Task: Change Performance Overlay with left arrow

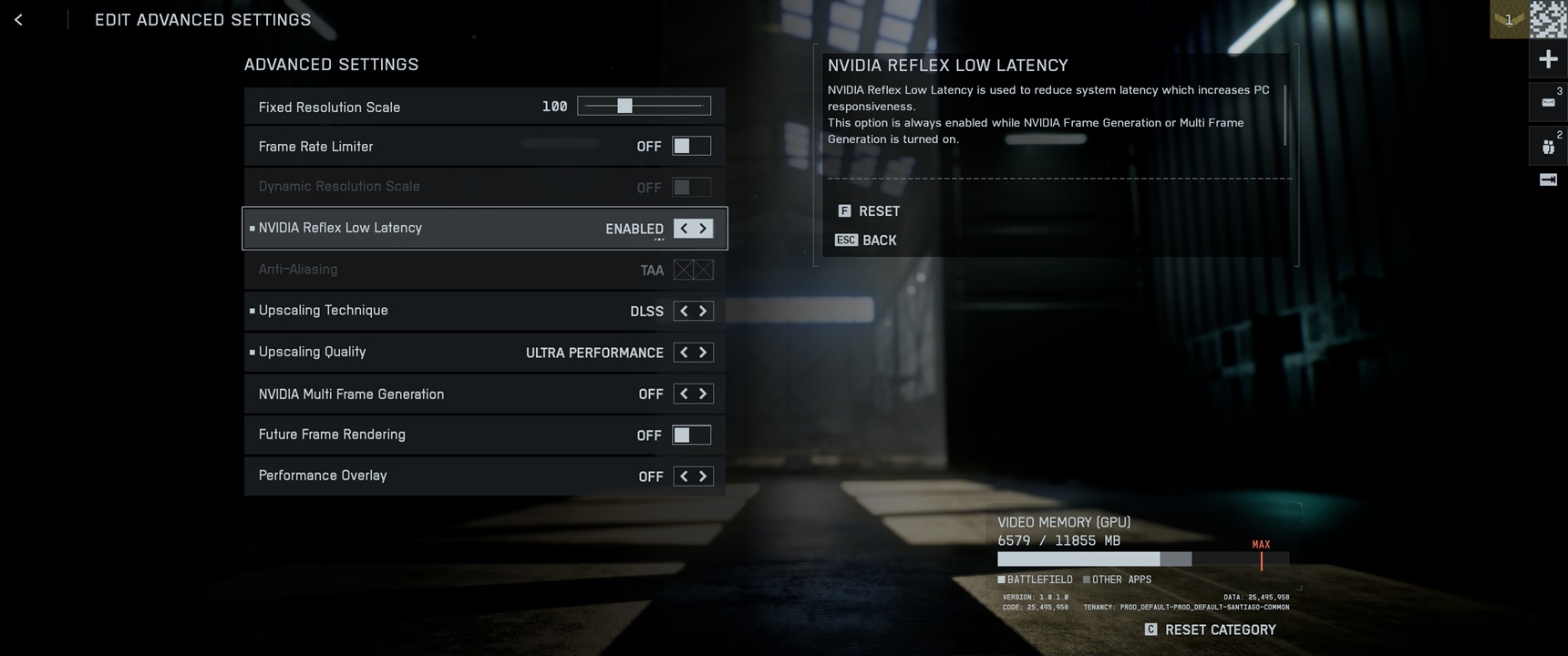Action: (684, 476)
